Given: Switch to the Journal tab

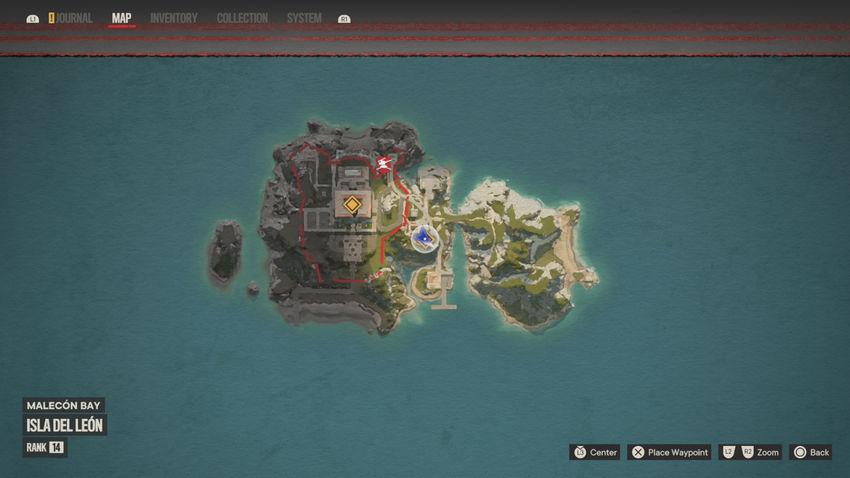Looking at the screenshot, I should 72,18.
